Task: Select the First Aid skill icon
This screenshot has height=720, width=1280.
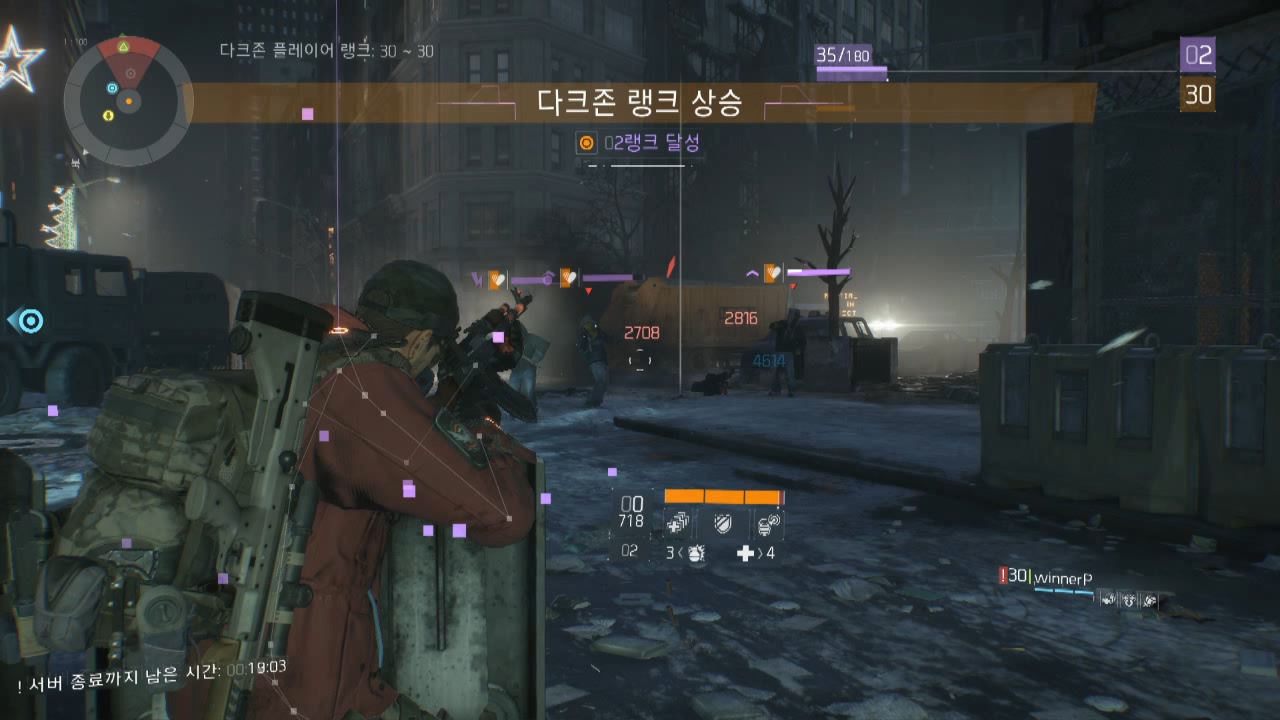Action: 676,523
